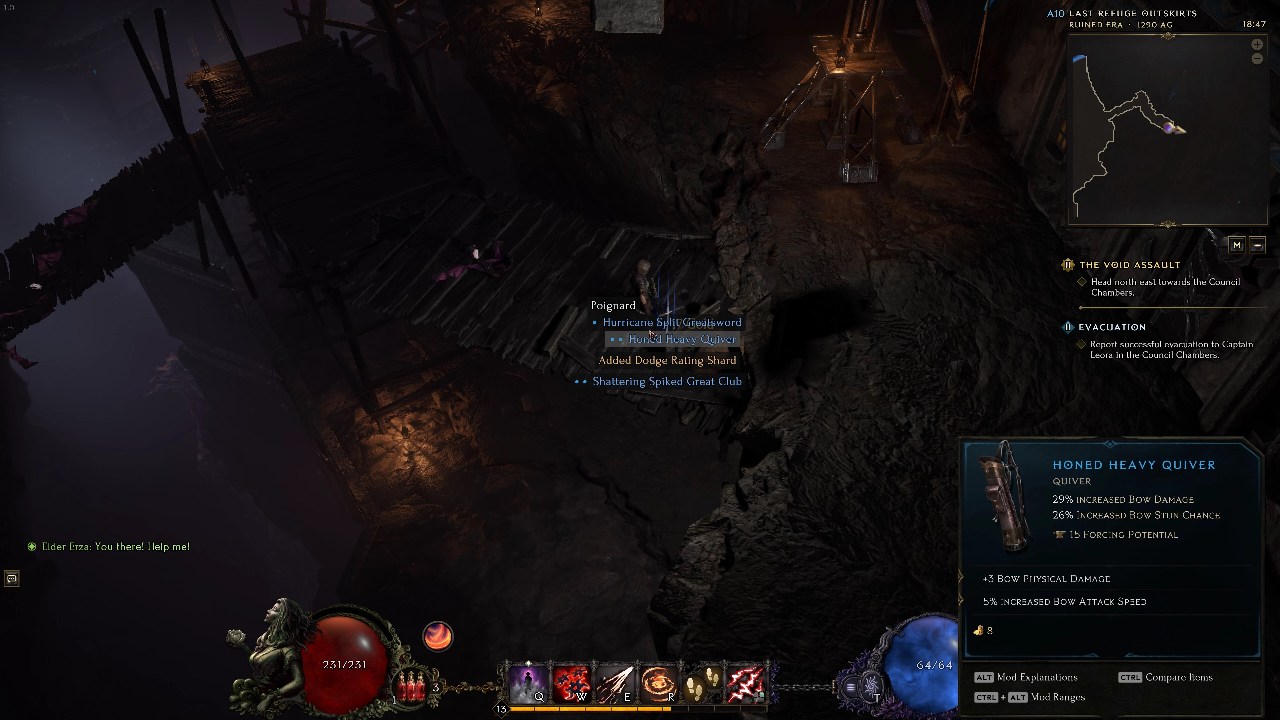This screenshot has width=1280, height=720.
Task: Zoom in the minimap with plus
Action: click(x=1257, y=45)
